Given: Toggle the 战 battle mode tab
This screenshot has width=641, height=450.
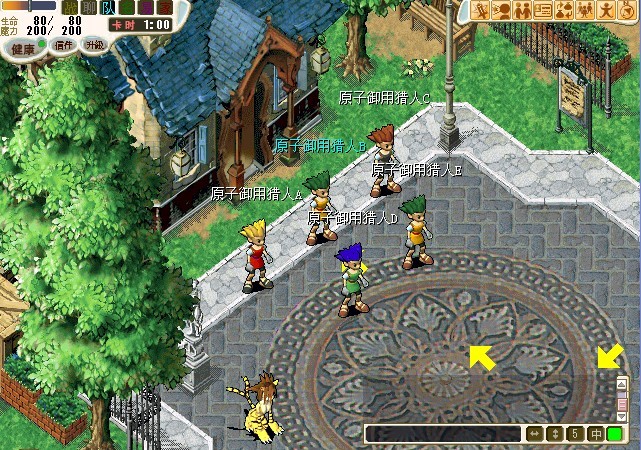Looking at the screenshot, I should [x=71, y=7].
